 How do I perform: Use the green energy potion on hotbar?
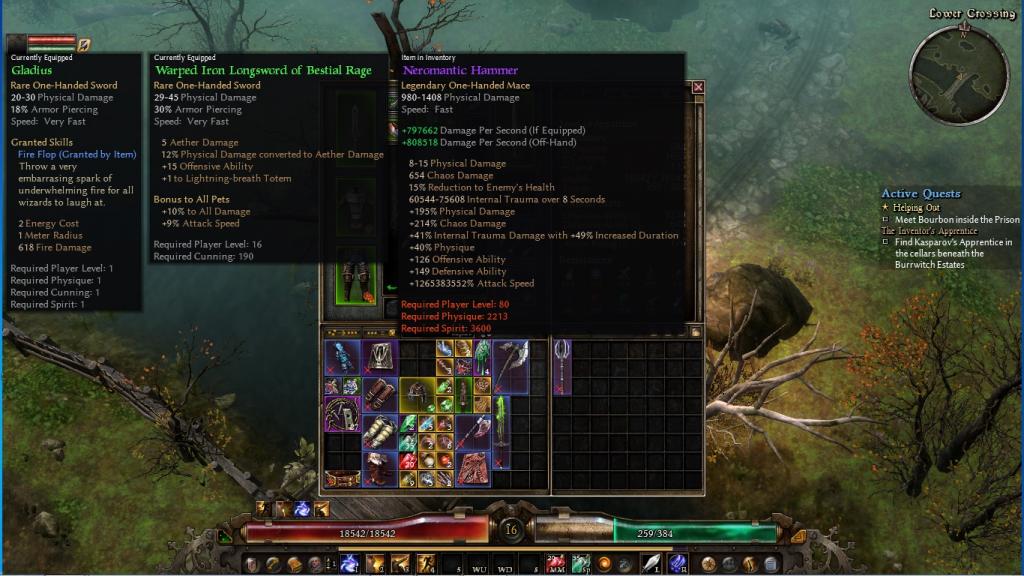tap(579, 563)
